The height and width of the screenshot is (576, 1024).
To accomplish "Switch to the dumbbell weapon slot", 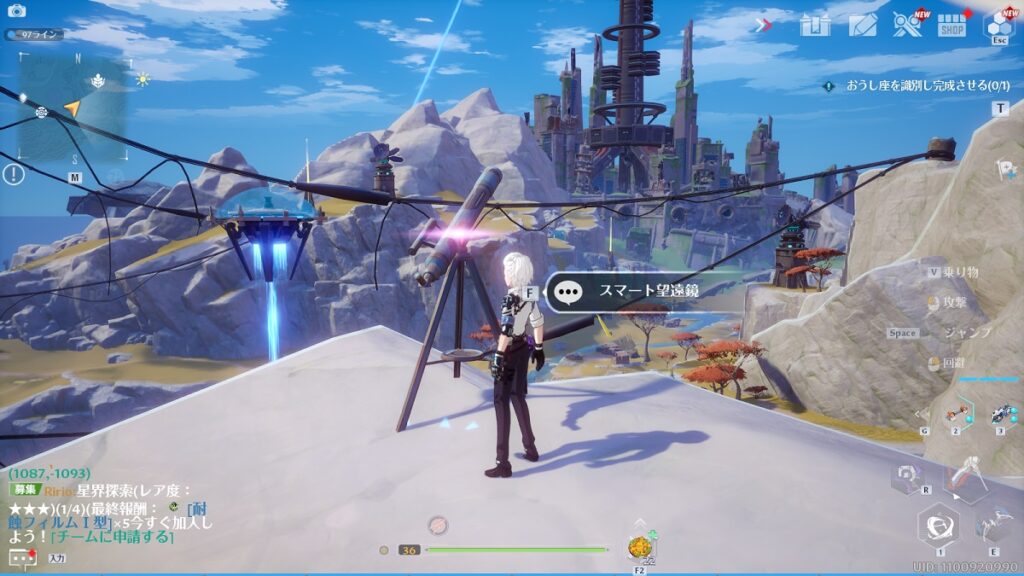I will click(955, 411).
